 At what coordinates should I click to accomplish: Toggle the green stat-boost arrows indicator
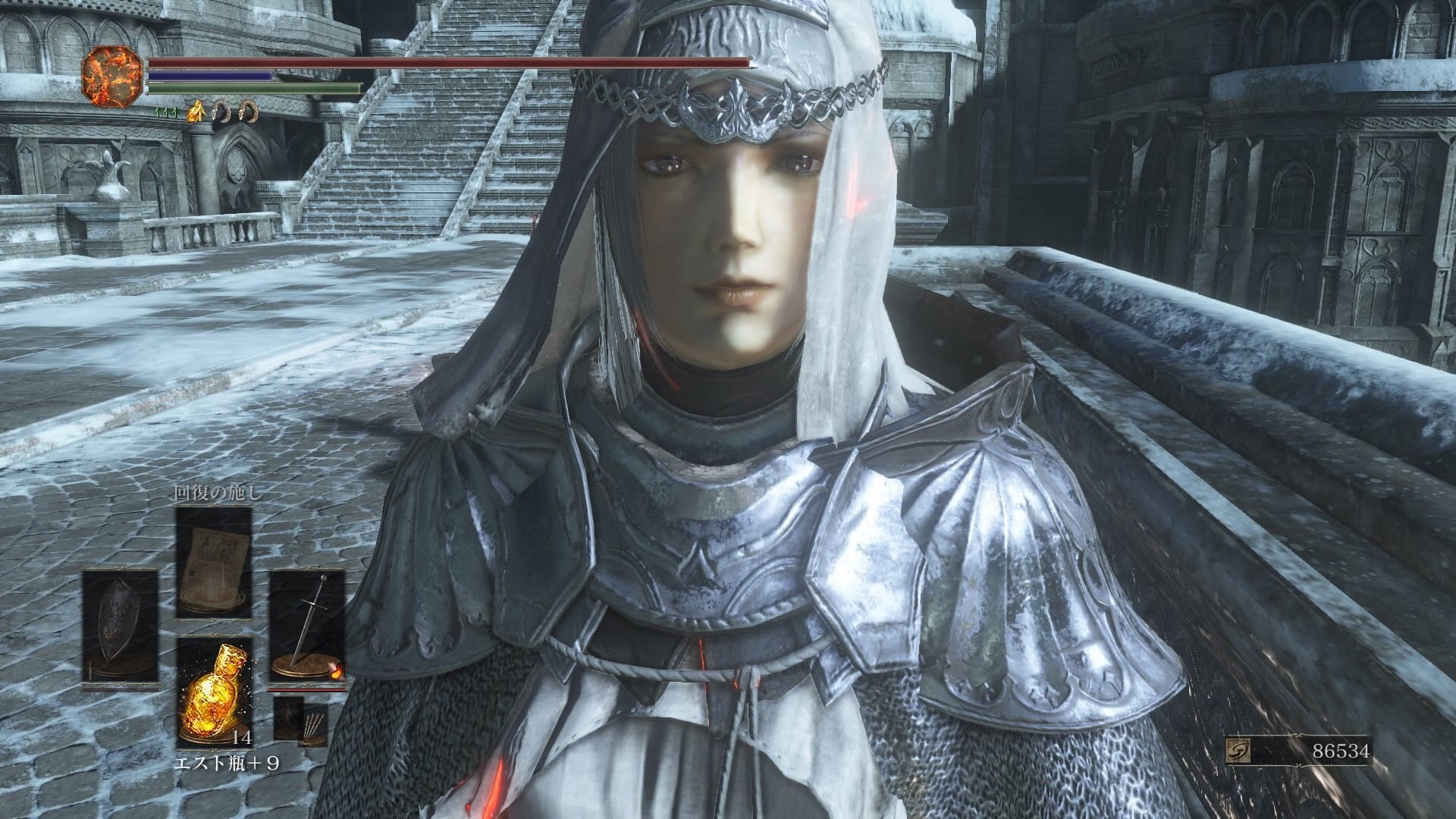(x=166, y=112)
